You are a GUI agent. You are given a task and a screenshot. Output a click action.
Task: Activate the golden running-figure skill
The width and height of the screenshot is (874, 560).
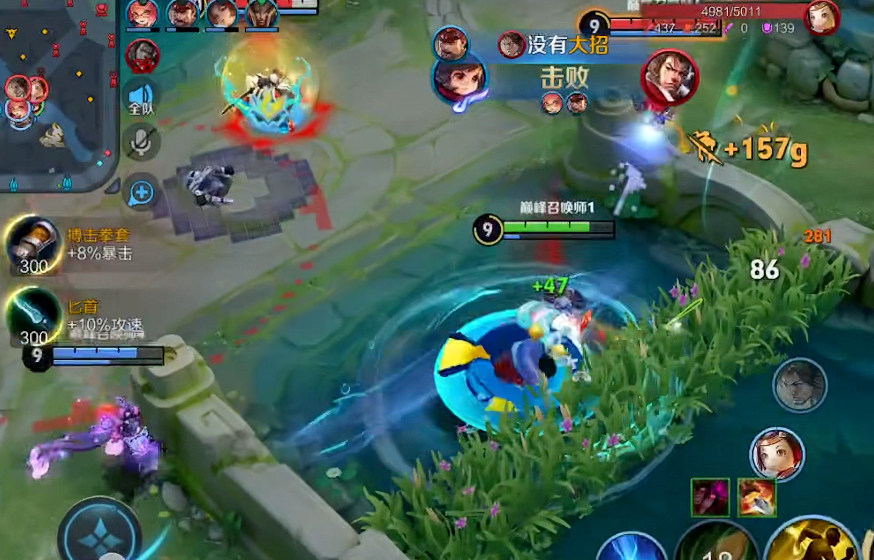pyautogui.click(x=812, y=541)
